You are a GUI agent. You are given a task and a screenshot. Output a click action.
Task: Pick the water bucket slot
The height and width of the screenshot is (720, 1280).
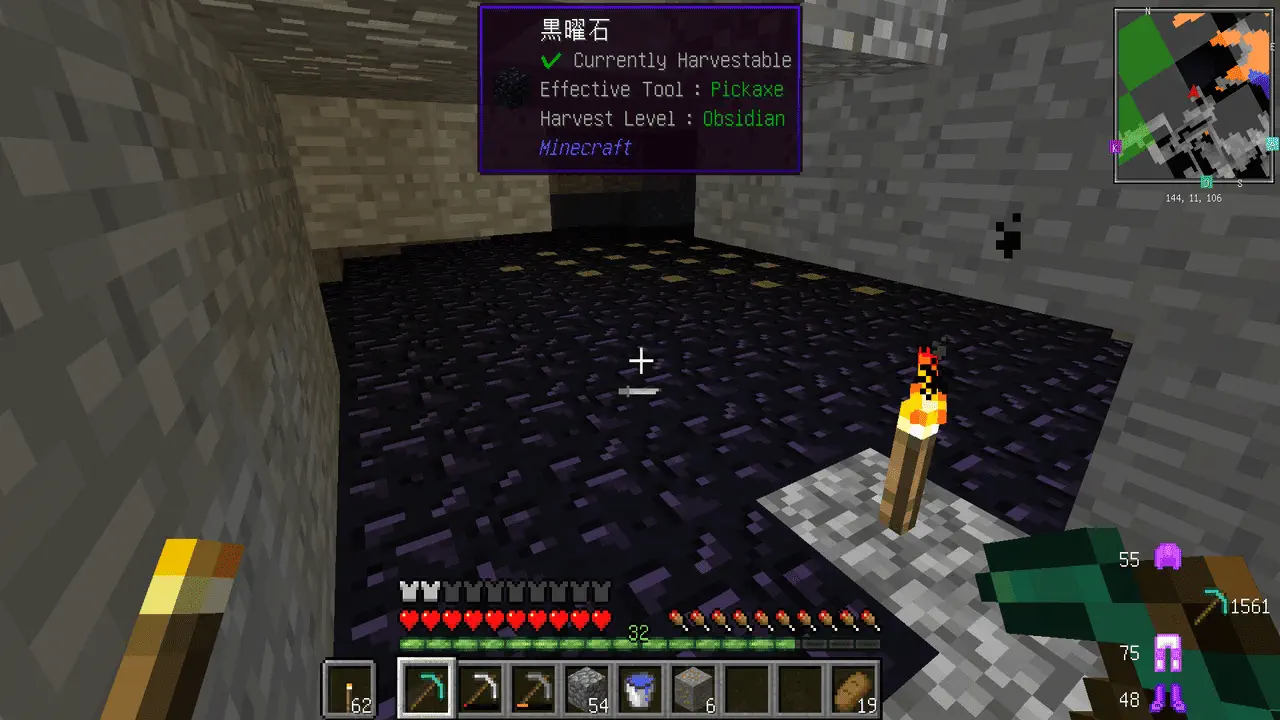642,689
